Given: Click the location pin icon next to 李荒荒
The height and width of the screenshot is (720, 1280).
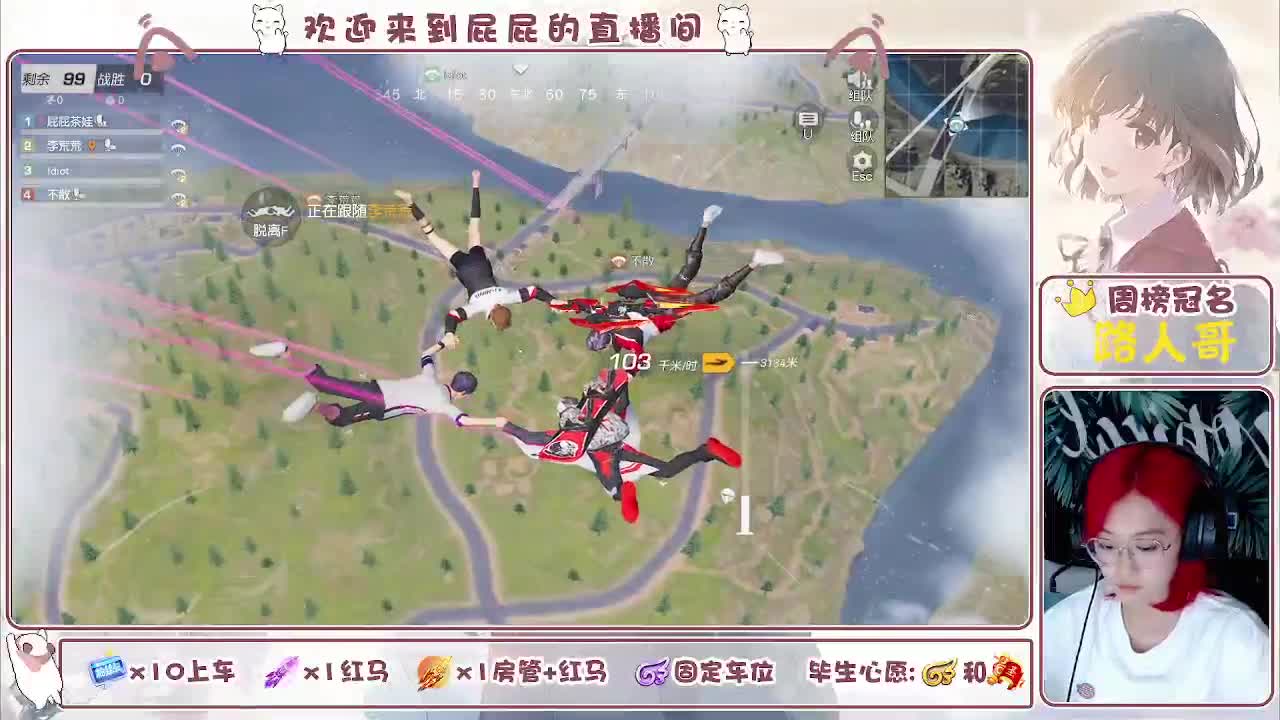Looking at the screenshot, I should click(x=91, y=146).
